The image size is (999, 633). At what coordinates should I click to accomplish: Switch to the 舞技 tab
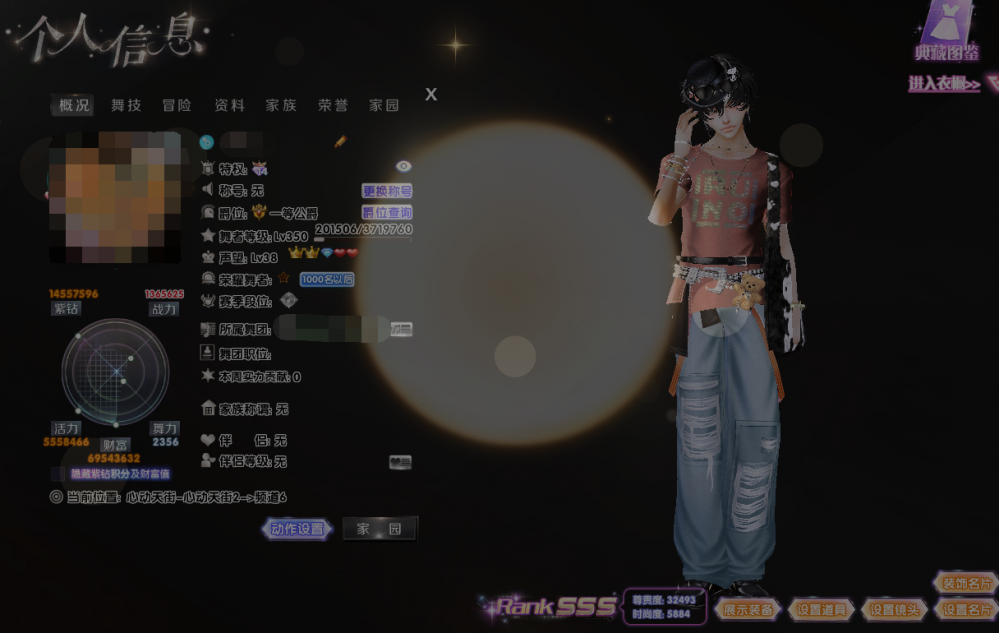pos(126,105)
